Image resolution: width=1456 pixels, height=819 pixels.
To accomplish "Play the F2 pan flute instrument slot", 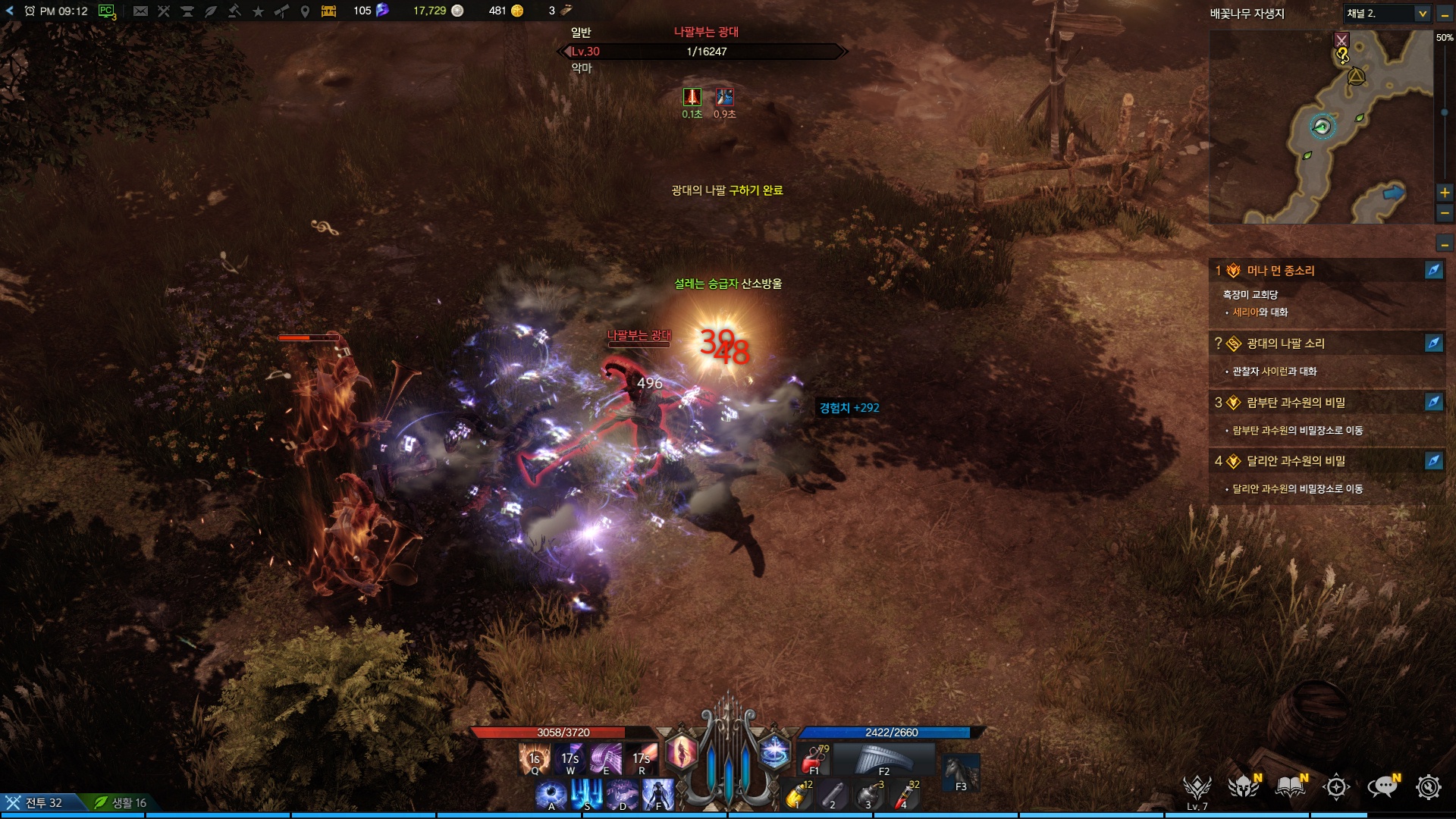I will [883, 758].
